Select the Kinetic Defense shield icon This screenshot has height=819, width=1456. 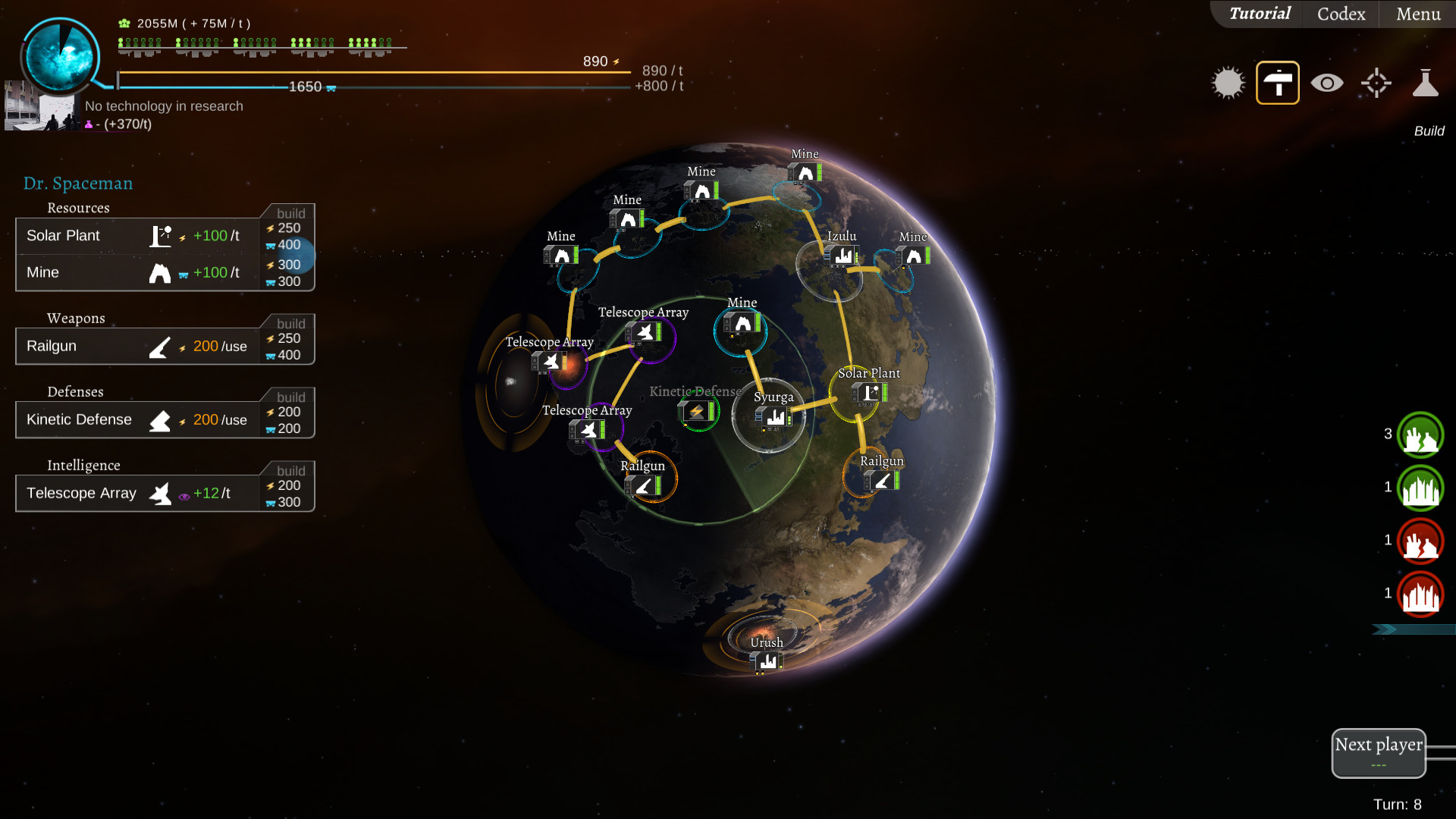click(x=160, y=419)
